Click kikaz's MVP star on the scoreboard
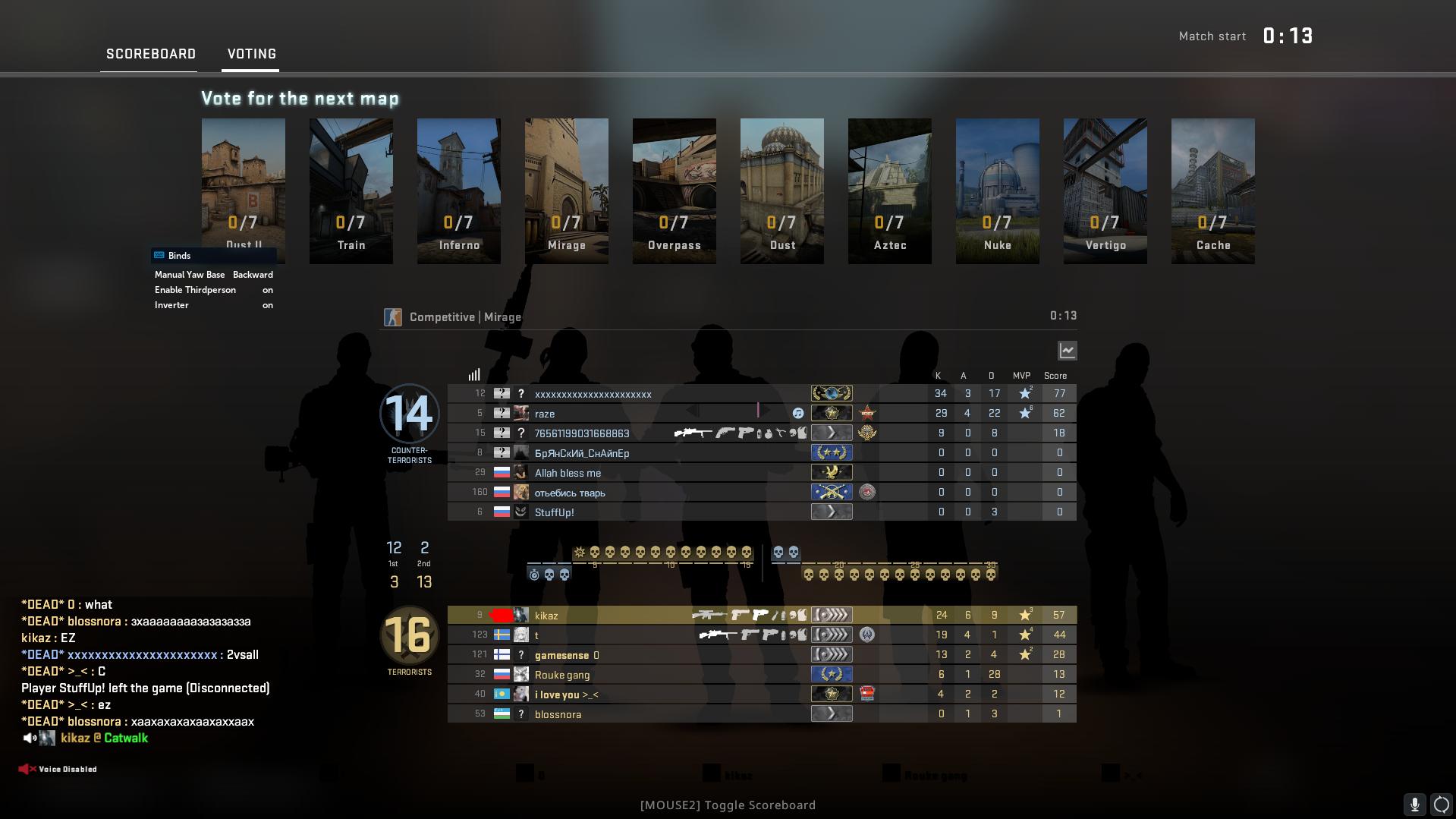Screen dimensions: 1456x819 (1026, 615)
